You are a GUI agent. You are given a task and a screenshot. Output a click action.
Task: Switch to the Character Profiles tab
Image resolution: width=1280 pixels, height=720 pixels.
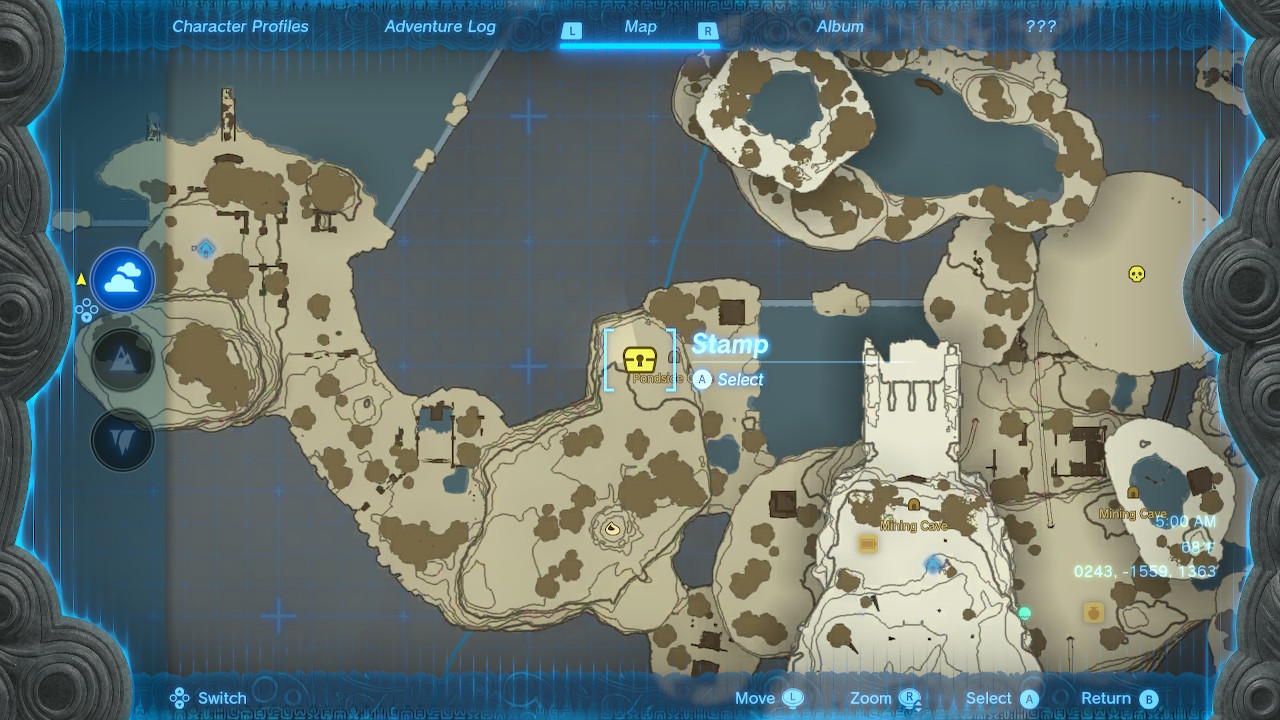pos(240,27)
